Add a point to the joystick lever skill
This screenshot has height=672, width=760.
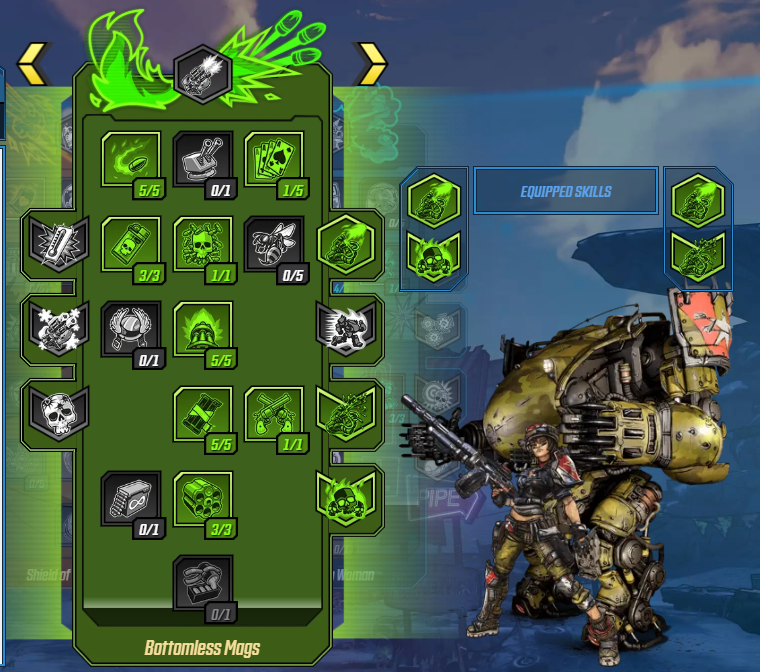pos(203,160)
